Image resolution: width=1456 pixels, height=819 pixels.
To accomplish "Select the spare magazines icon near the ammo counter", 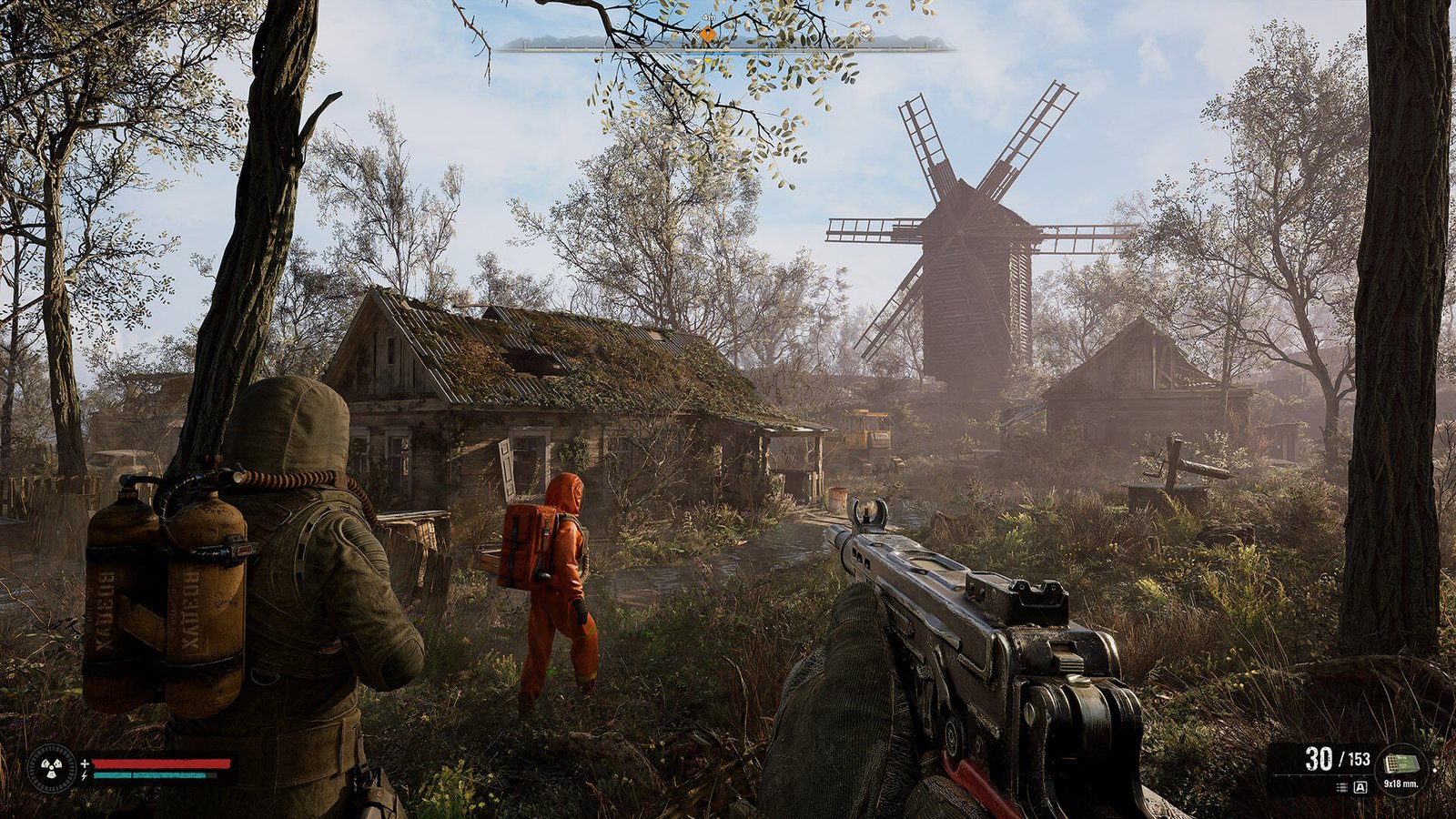I will coord(1341,787).
